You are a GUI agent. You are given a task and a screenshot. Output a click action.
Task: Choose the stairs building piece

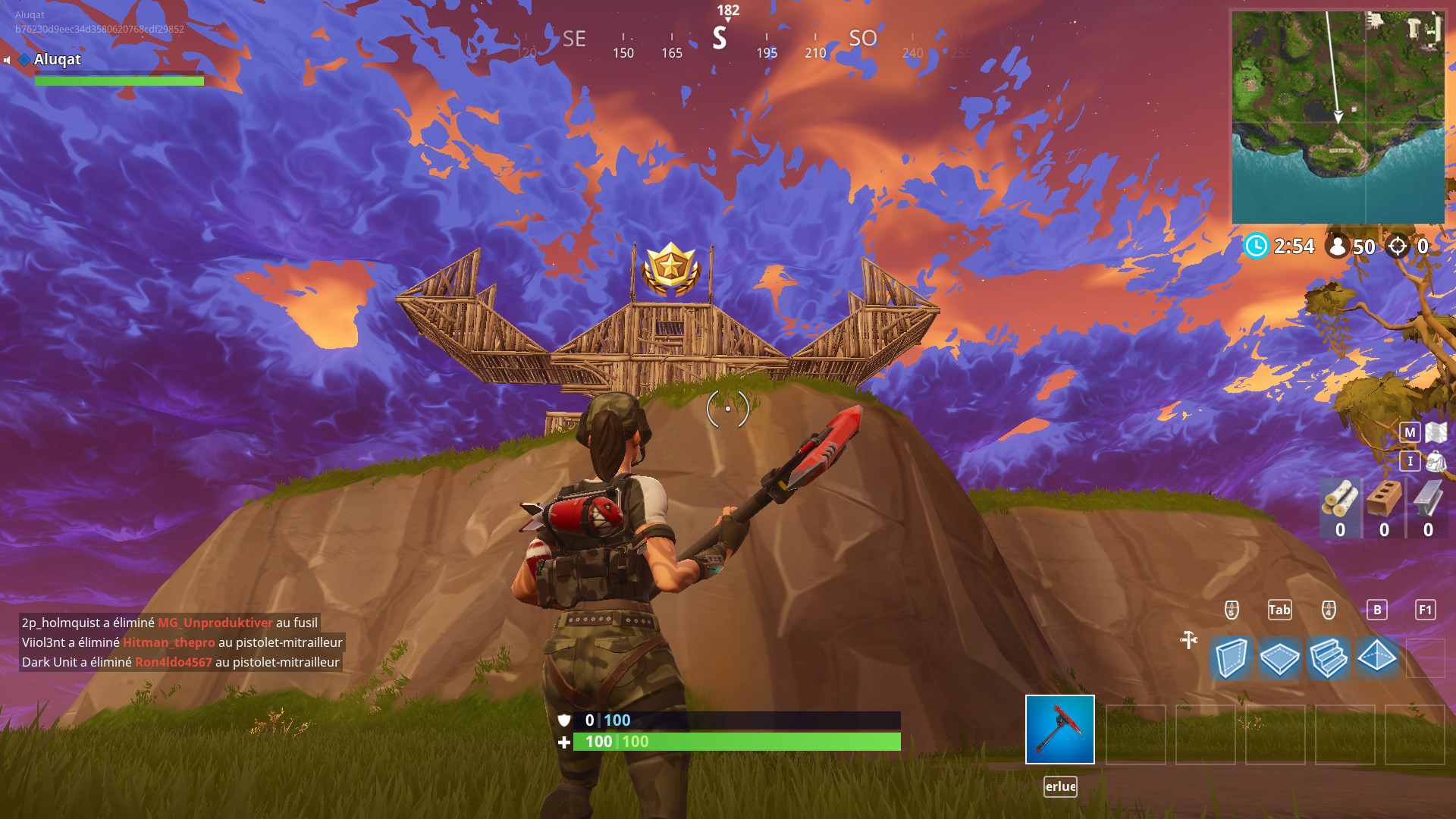pos(1328,657)
